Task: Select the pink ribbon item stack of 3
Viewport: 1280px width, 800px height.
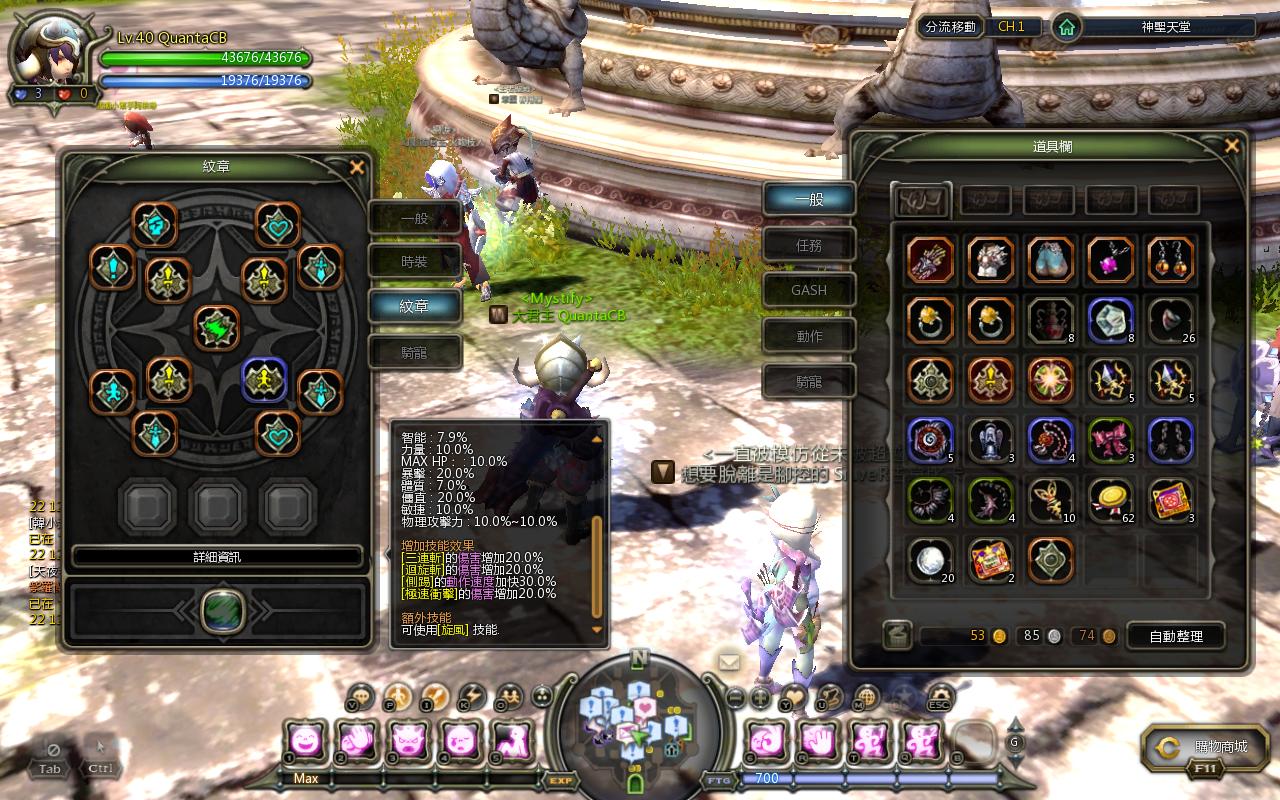Action: click(x=1110, y=440)
